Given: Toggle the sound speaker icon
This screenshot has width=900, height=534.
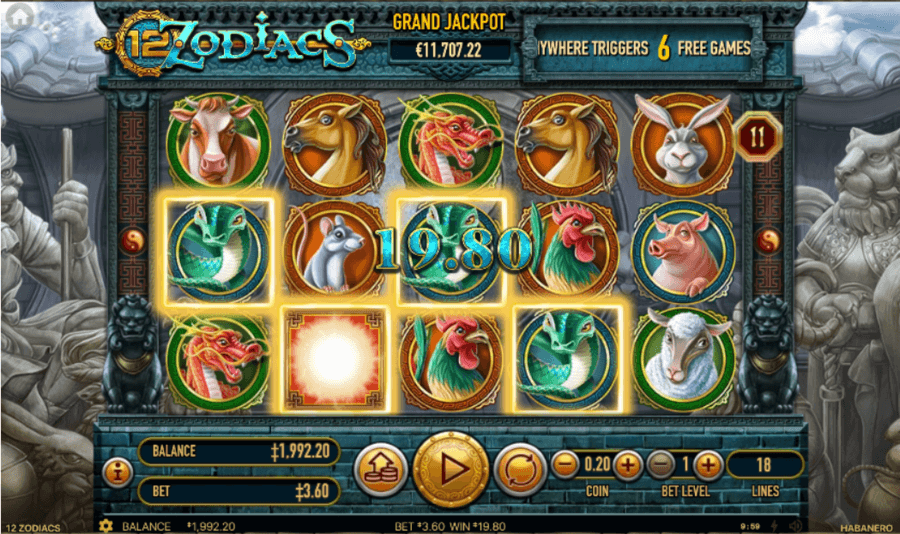Looking at the screenshot, I should (x=795, y=526).
